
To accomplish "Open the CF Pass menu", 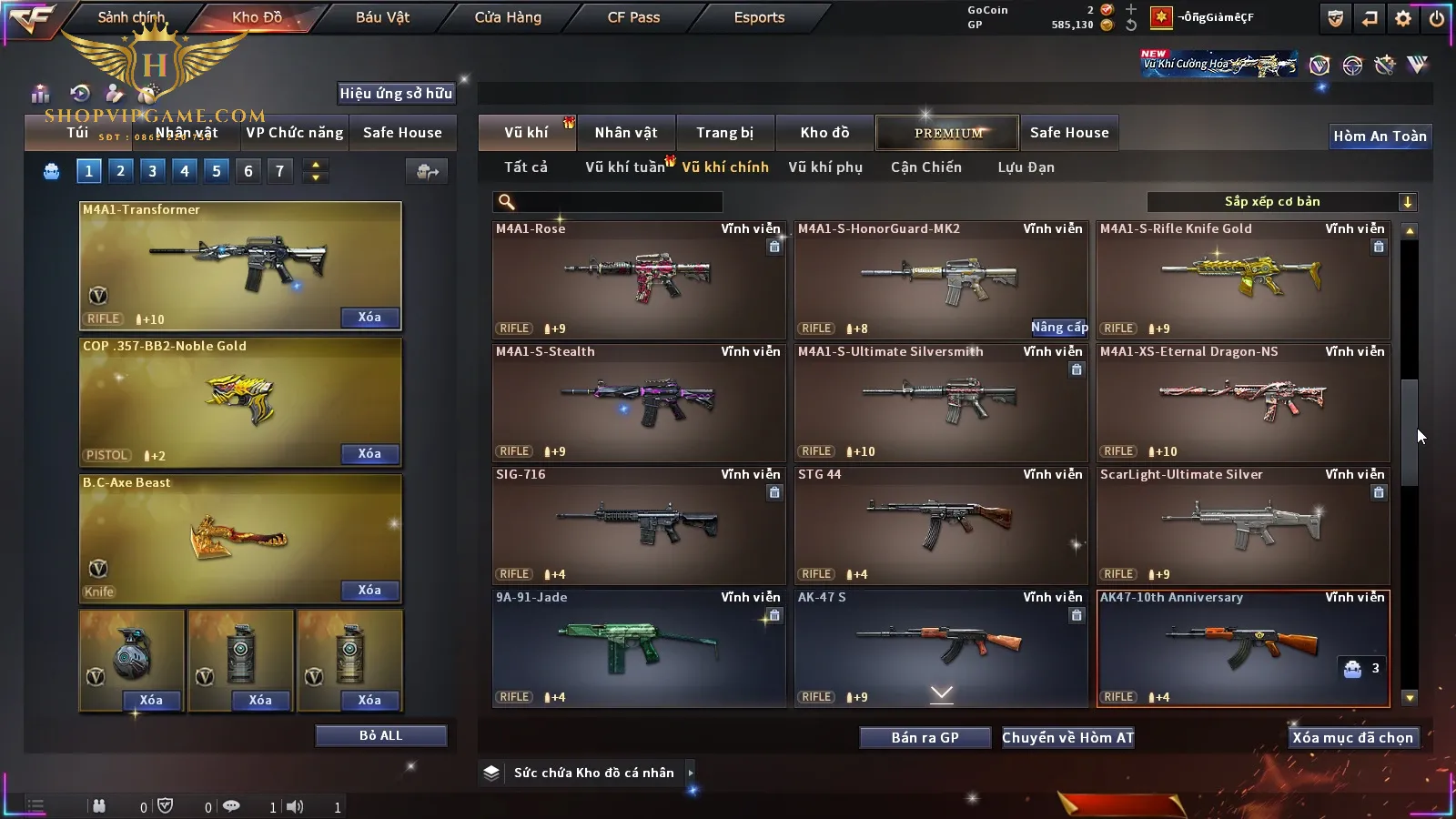I will (x=633, y=17).
